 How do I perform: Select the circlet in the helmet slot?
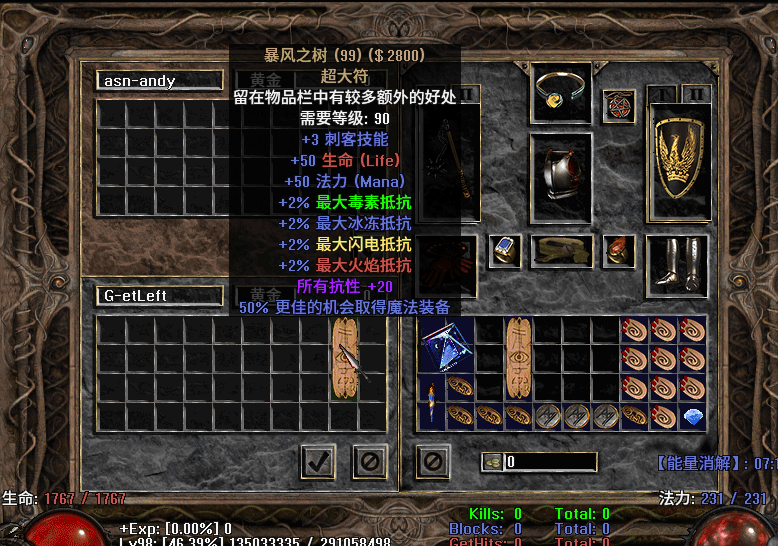pos(560,93)
